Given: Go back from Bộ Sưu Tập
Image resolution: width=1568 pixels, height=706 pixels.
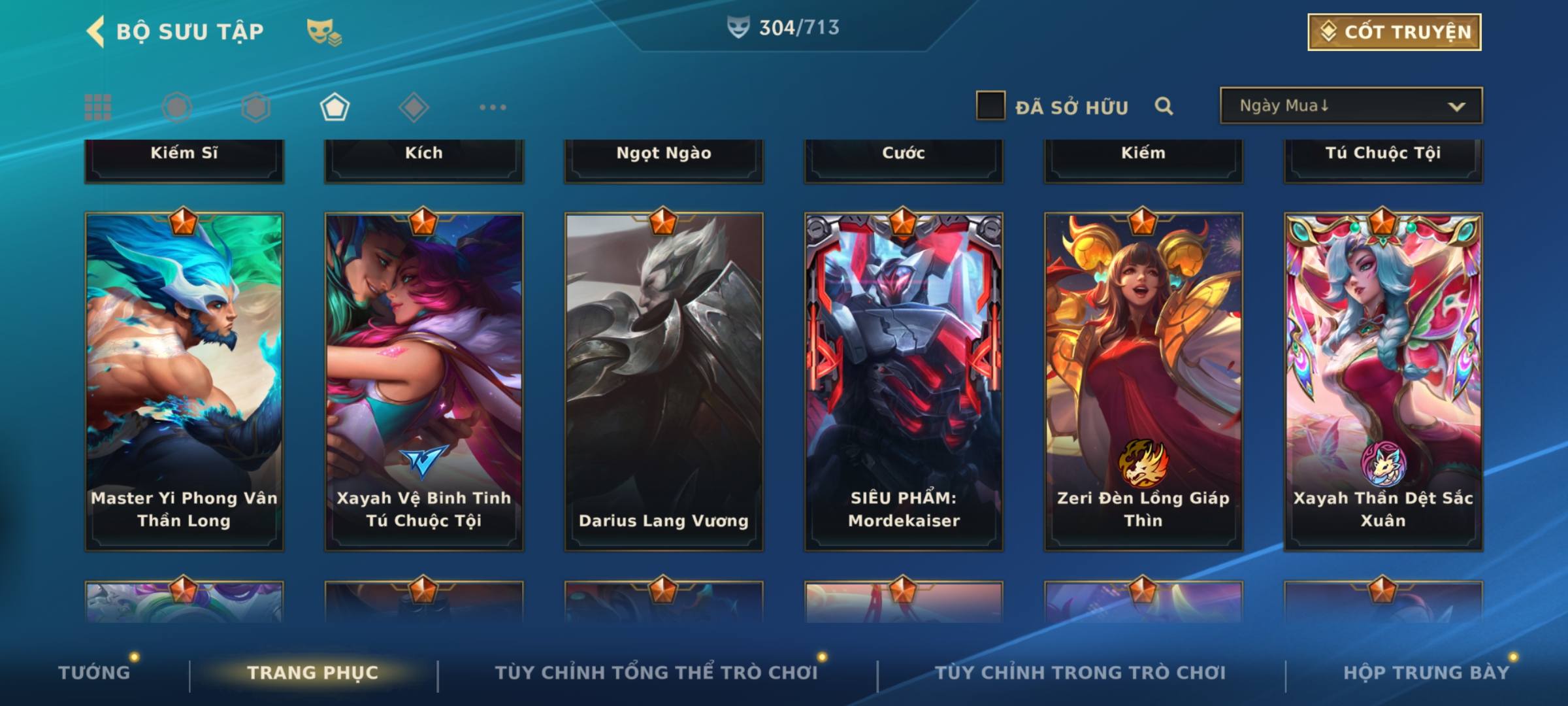Looking at the screenshot, I should click(95, 32).
